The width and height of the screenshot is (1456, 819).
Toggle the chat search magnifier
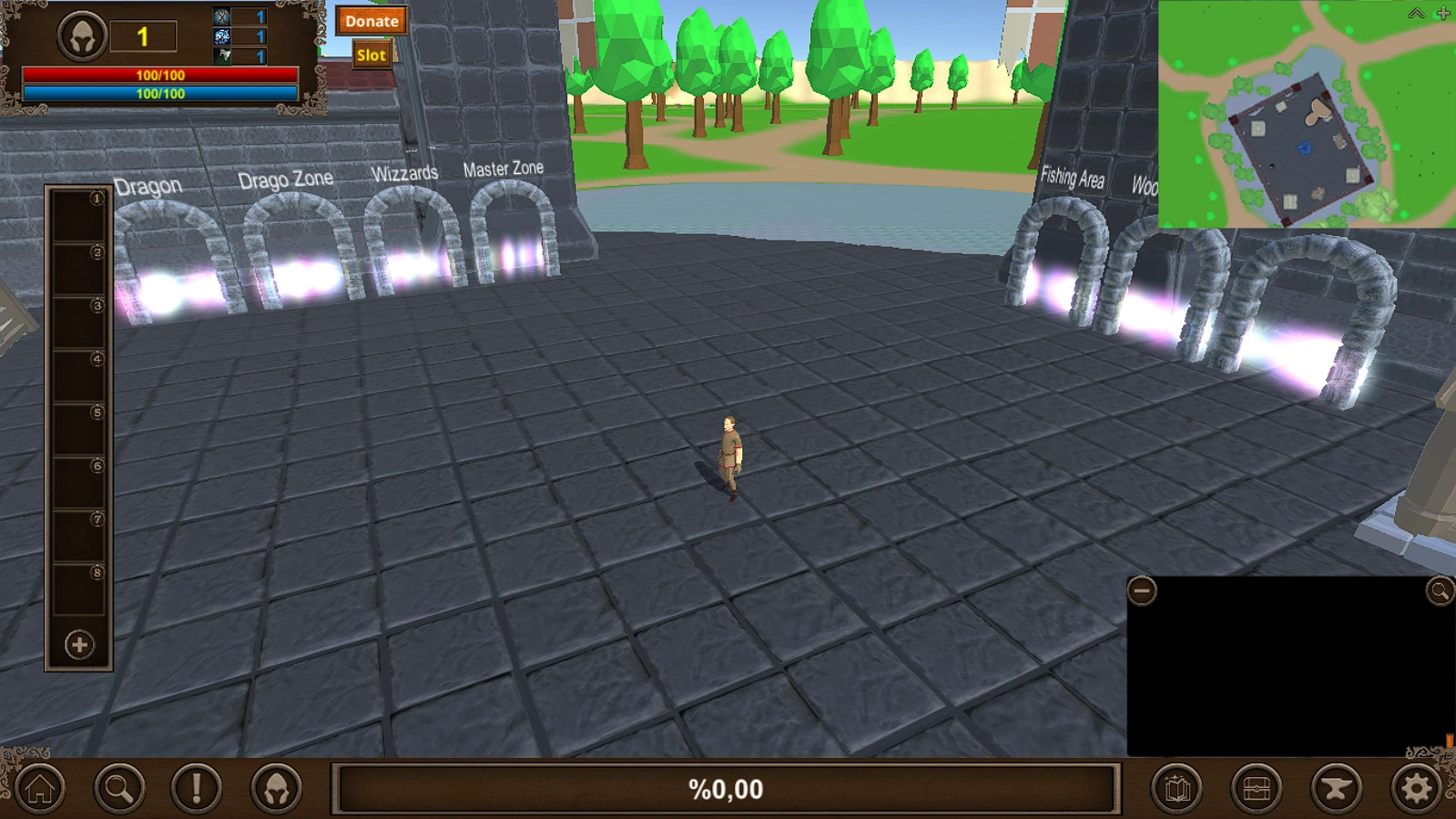[1437, 590]
